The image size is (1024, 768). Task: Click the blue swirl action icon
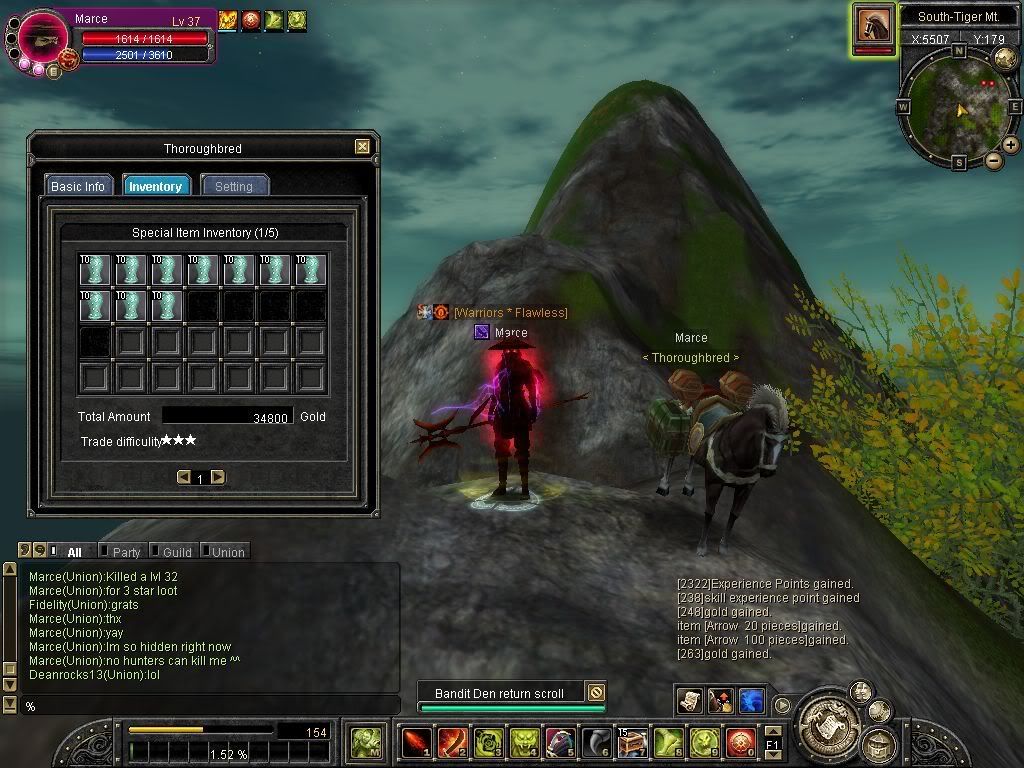click(x=752, y=701)
